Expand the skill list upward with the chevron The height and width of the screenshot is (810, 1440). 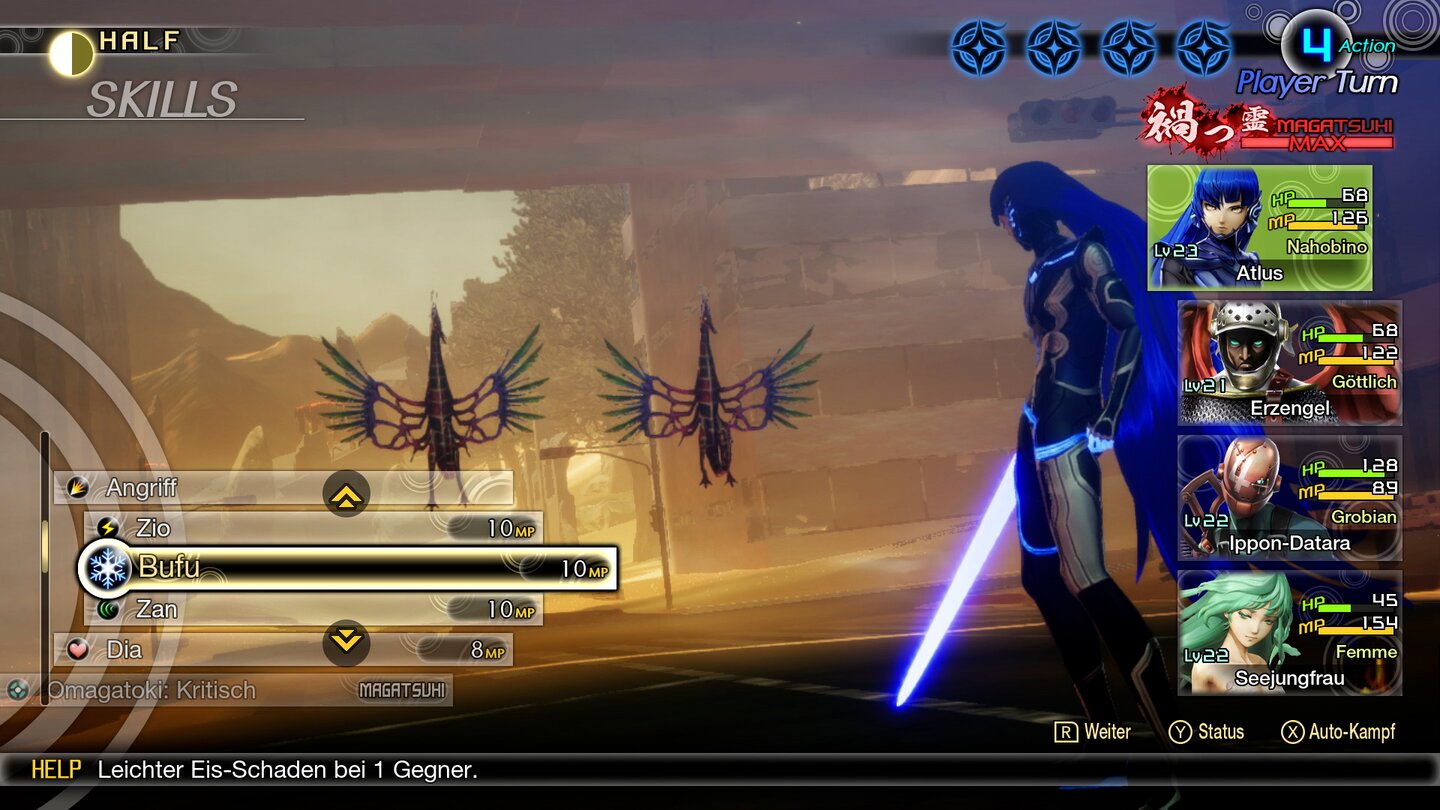(347, 493)
